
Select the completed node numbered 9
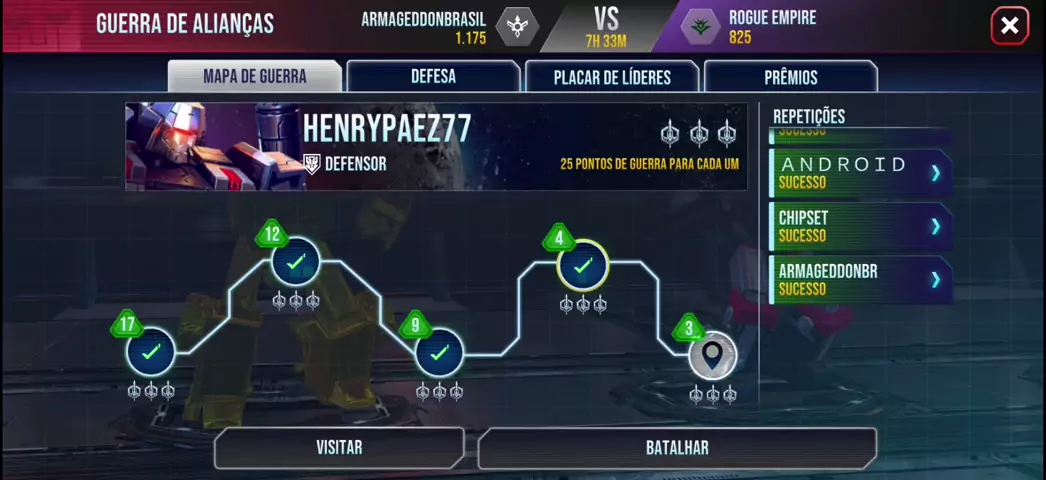pos(439,352)
